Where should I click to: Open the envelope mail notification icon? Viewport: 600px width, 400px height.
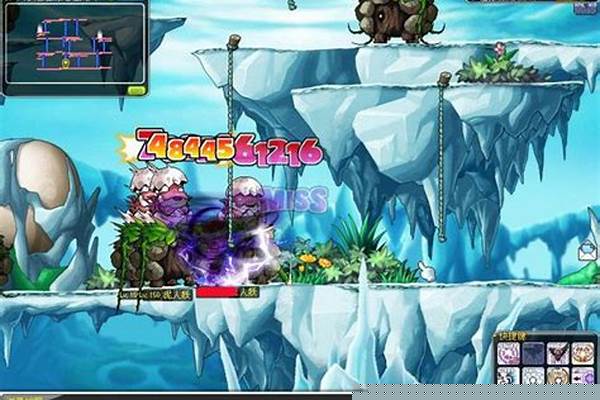(x=587, y=251)
